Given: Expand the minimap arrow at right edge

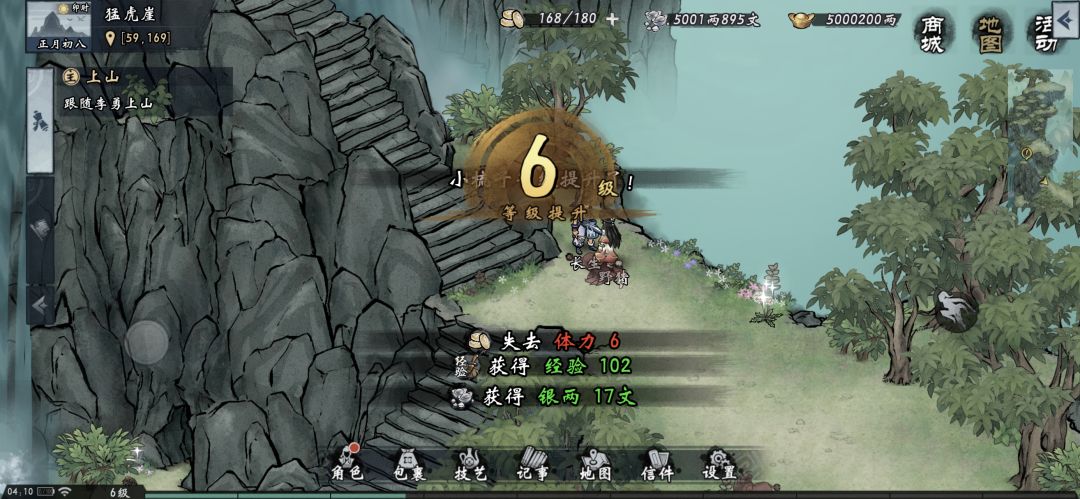Looking at the screenshot, I should tap(1044, 181).
